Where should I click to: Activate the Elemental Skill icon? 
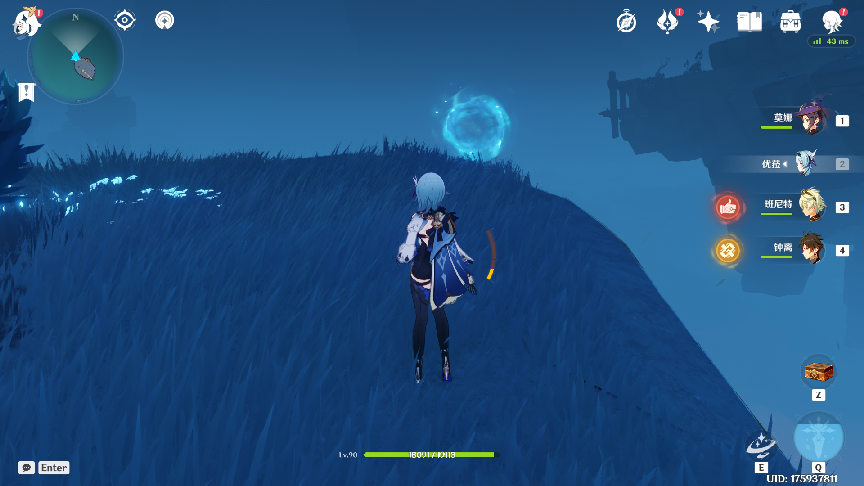pos(761,446)
